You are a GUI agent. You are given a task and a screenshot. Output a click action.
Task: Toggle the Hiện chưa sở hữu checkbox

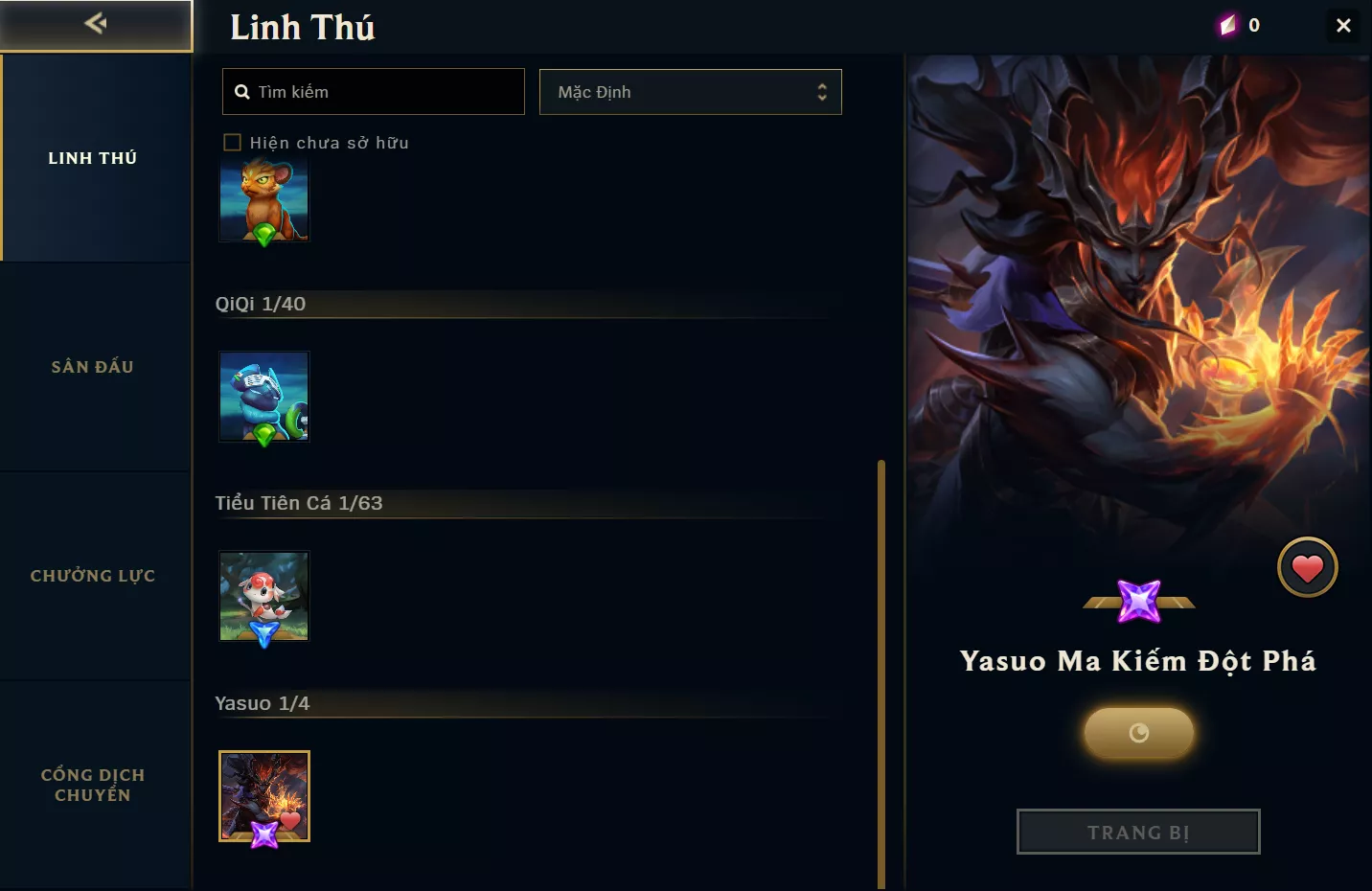coord(232,143)
